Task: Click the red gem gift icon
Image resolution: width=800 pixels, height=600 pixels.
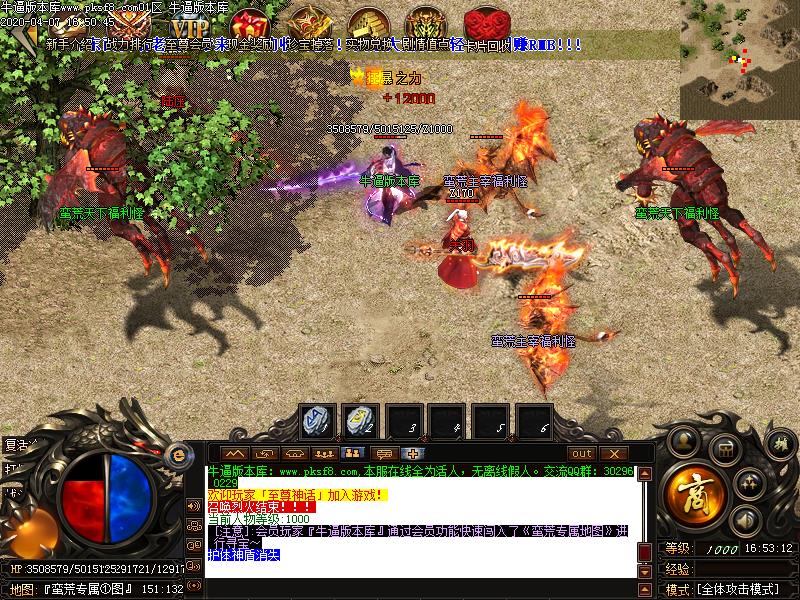Action: click(249, 24)
